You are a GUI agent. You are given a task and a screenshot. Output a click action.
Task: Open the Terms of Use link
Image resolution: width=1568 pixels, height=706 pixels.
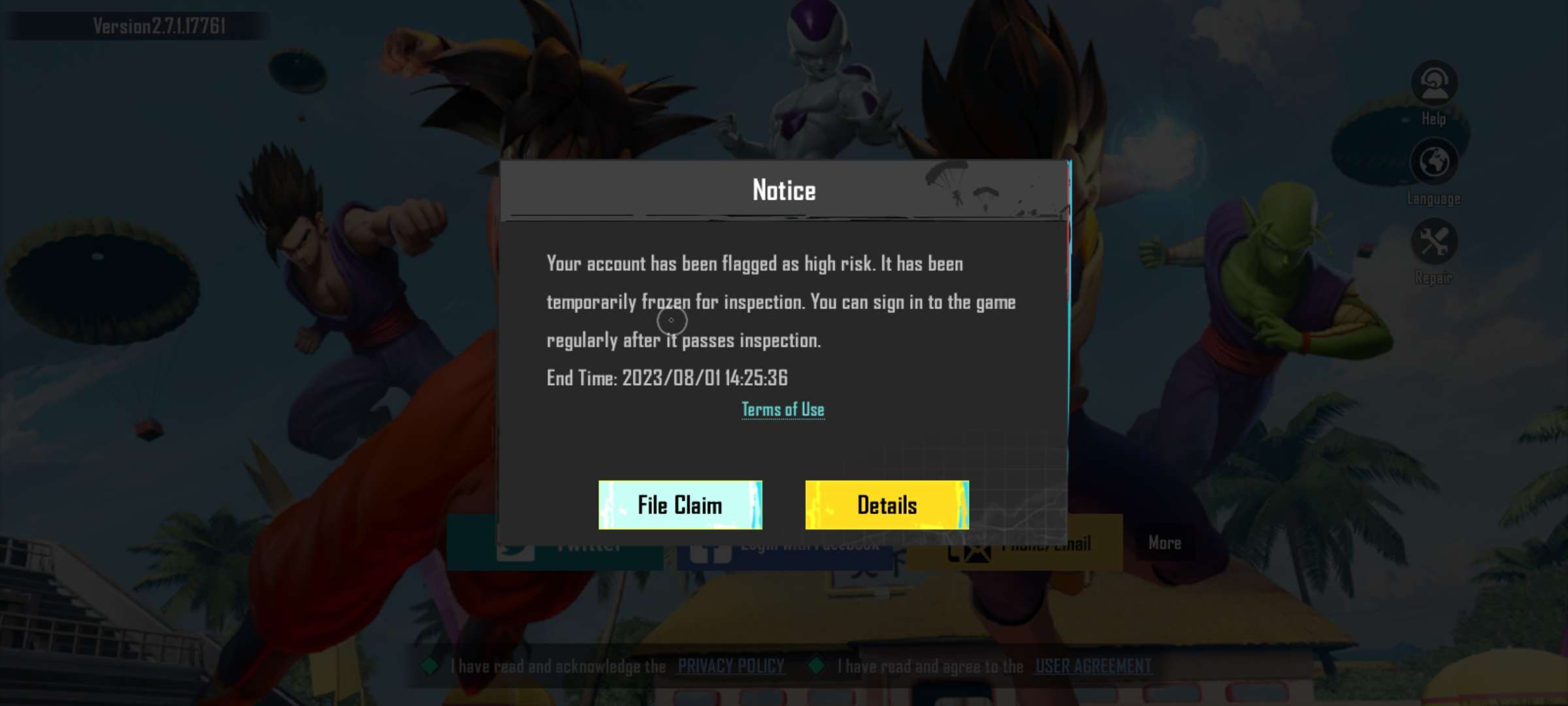coord(783,408)
